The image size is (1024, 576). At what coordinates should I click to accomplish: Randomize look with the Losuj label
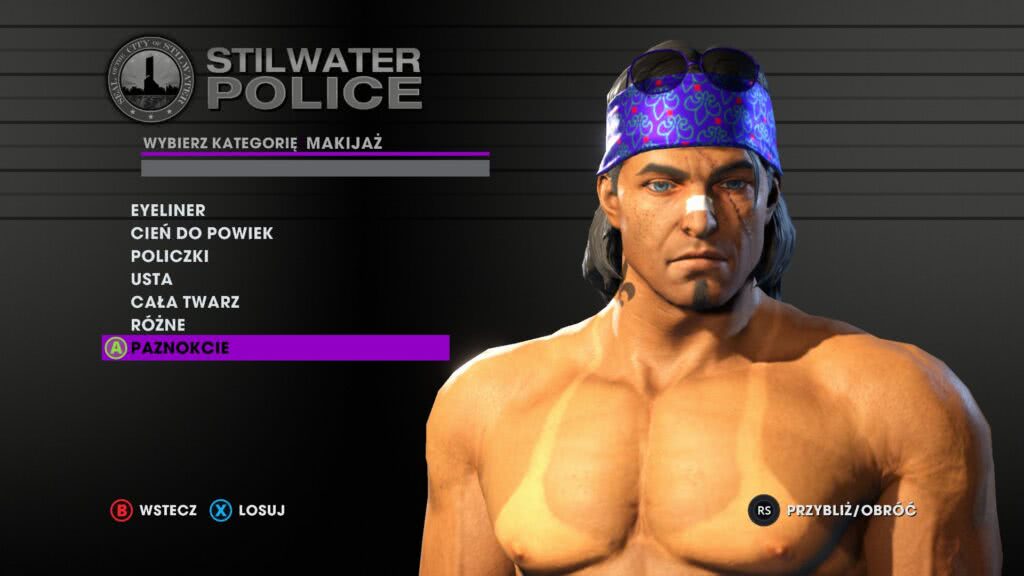click(x=262, y=510)
